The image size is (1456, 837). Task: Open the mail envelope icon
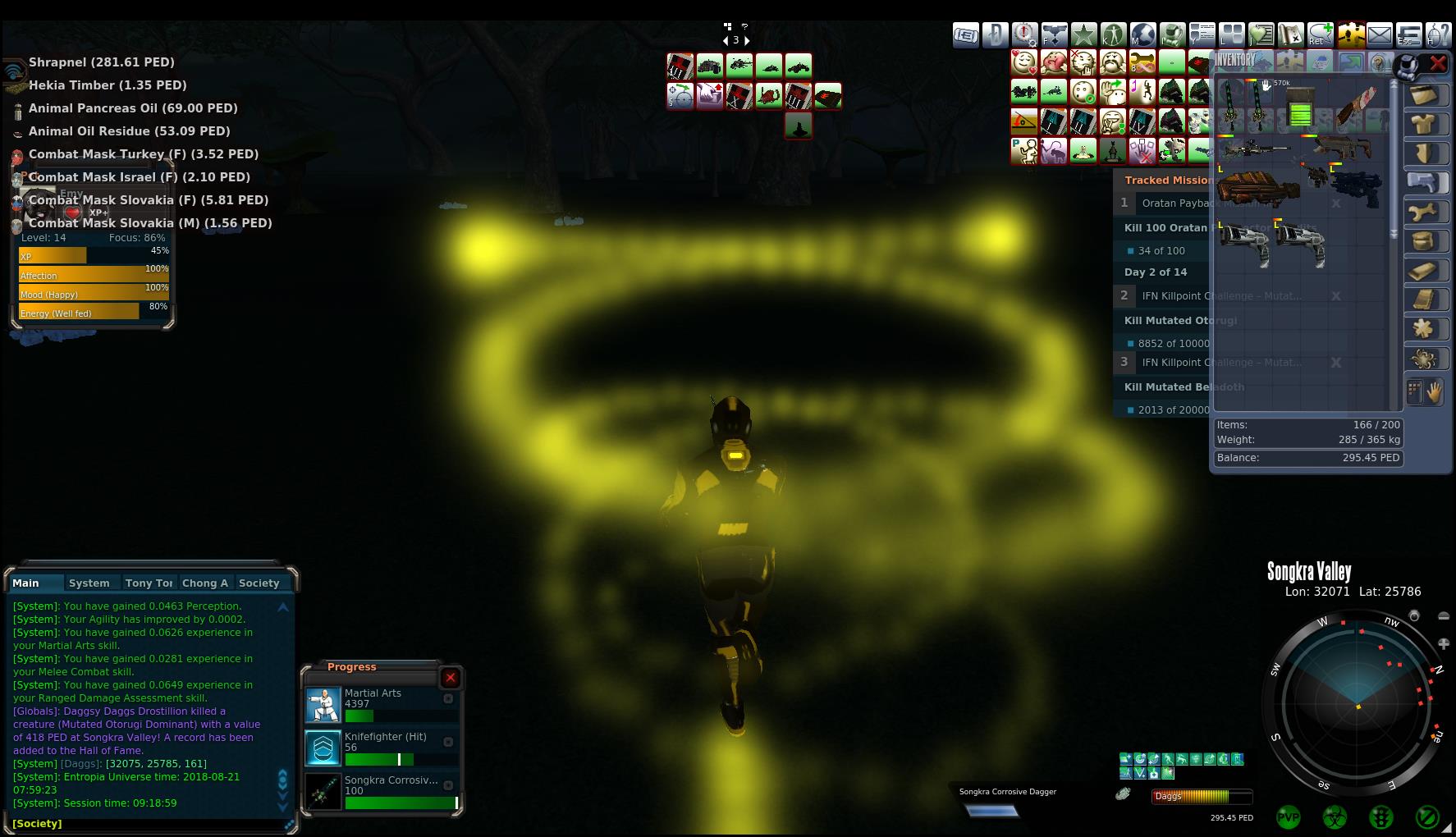pyautogui.click(x=1380, y=34)
